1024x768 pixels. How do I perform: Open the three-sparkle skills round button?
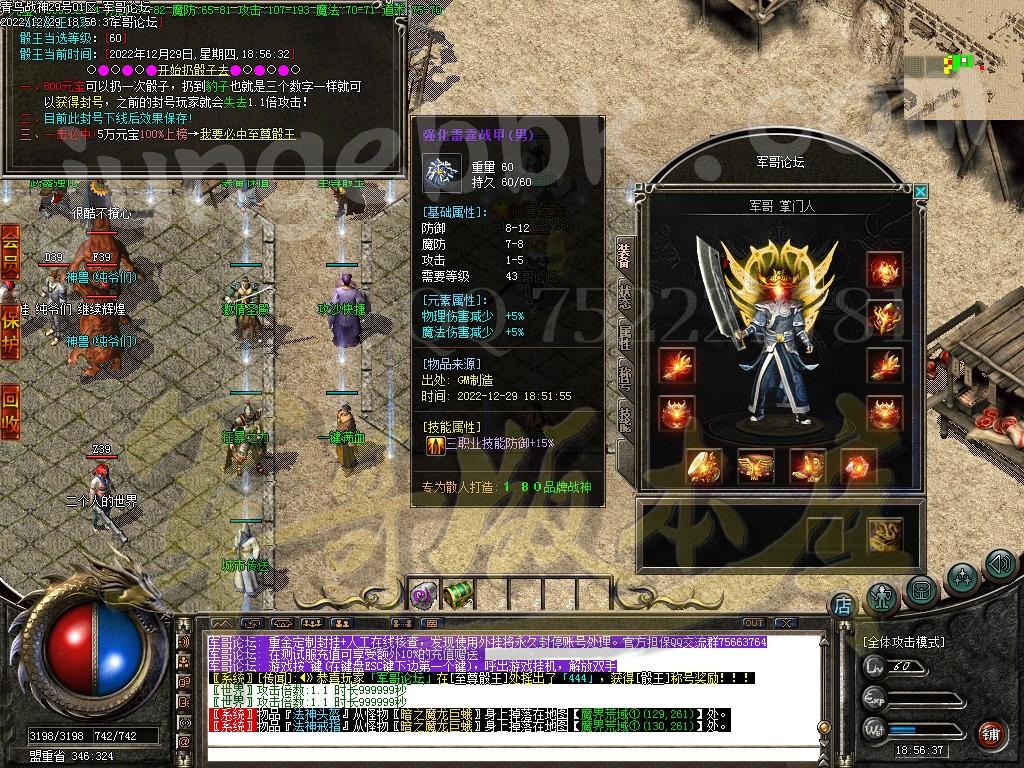(962, 577)
